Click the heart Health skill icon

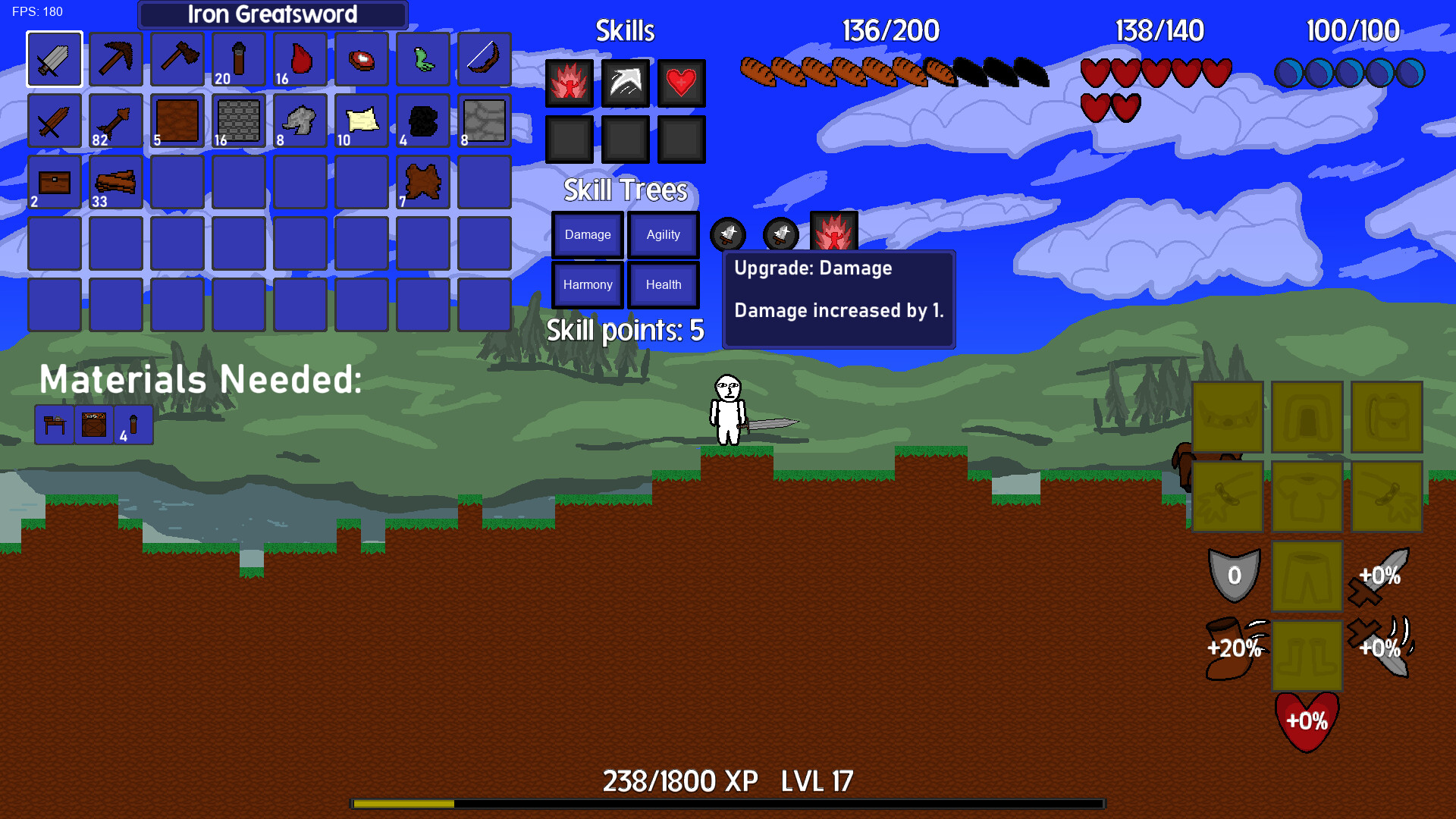pyautogui.click(x=682, y=83)
